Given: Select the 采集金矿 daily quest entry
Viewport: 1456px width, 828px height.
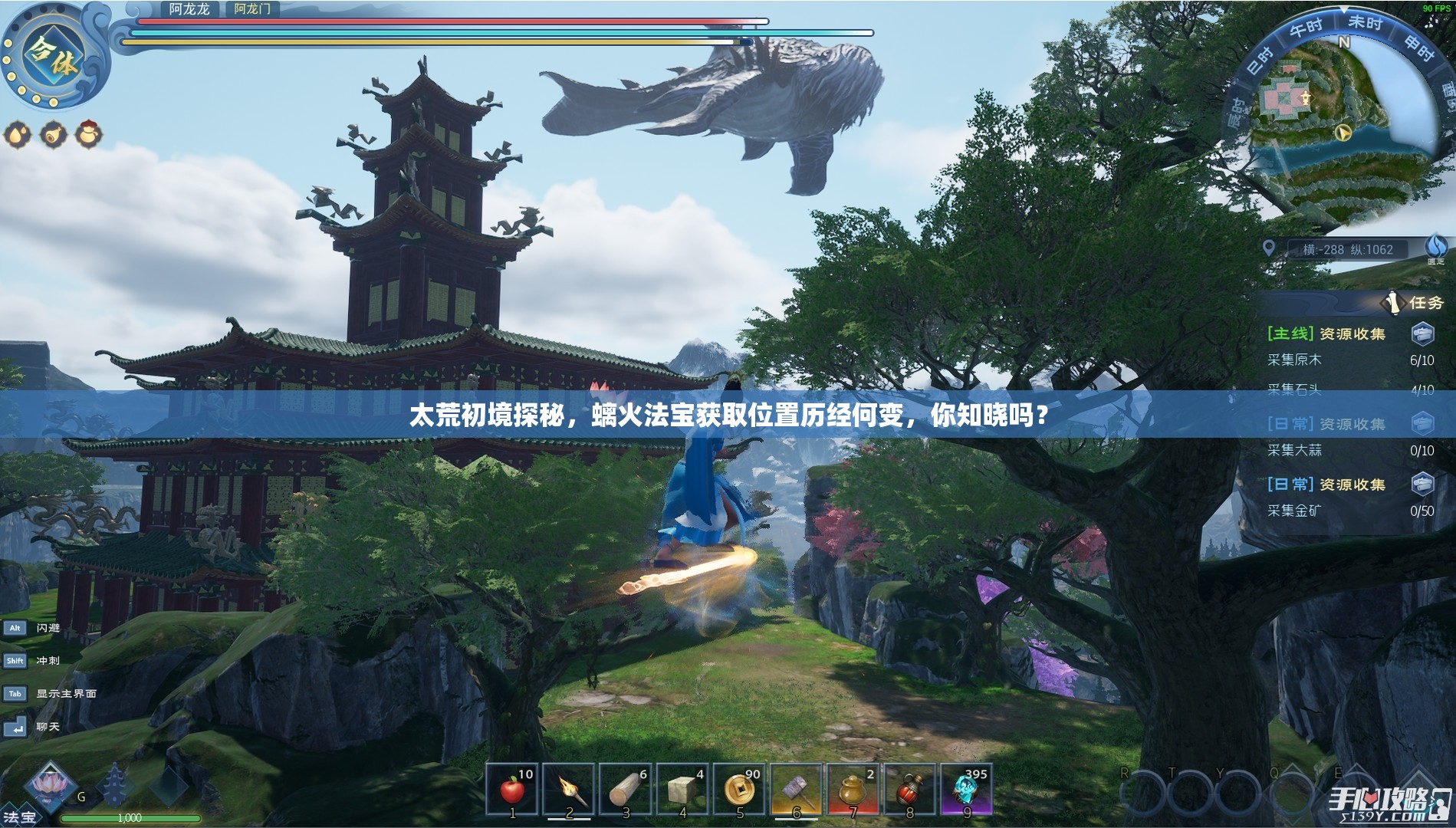Looking at the screenshot, I should [1294, 511].
